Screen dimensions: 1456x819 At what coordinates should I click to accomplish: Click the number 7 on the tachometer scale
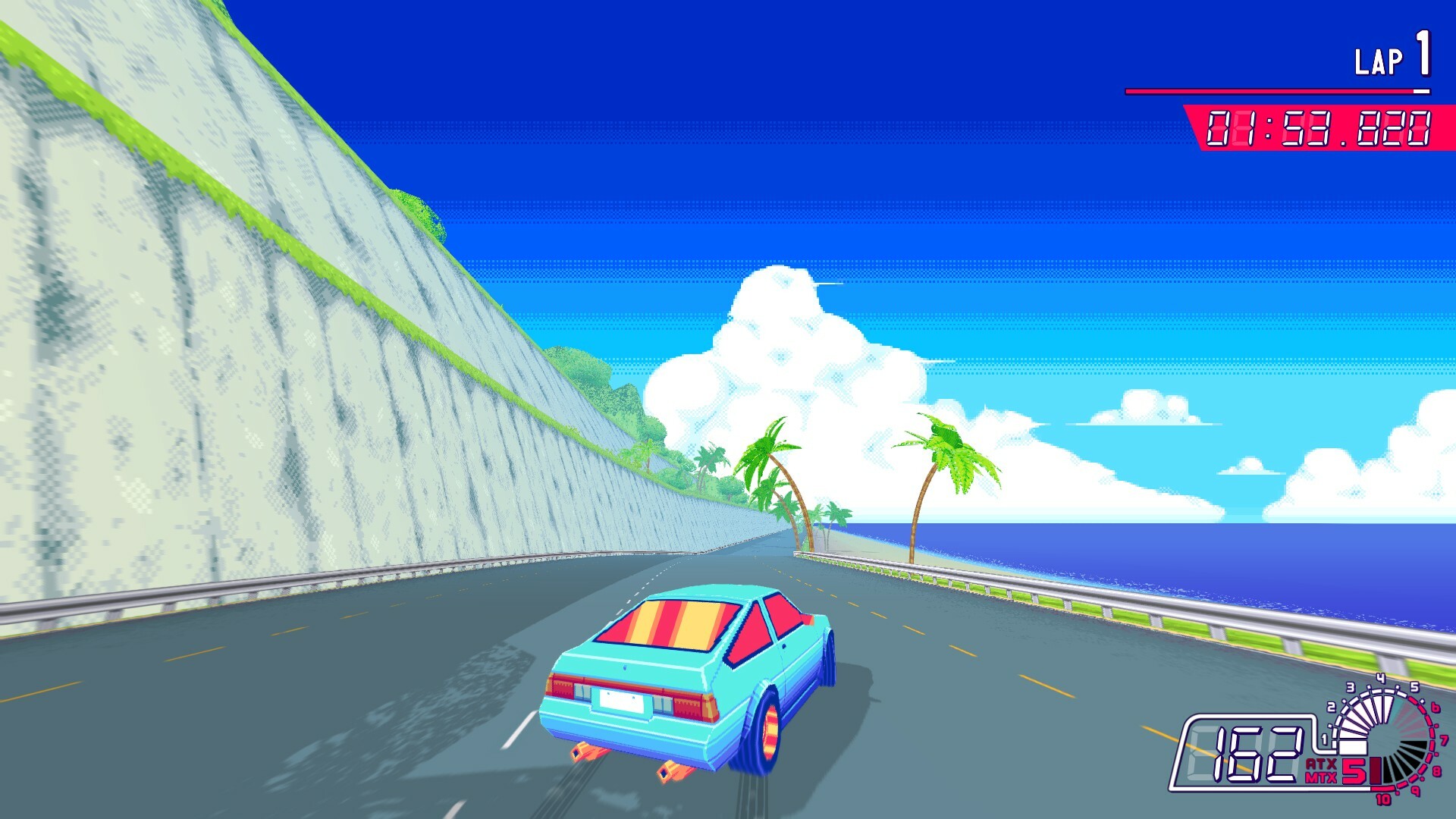(x=1443, y=739)
